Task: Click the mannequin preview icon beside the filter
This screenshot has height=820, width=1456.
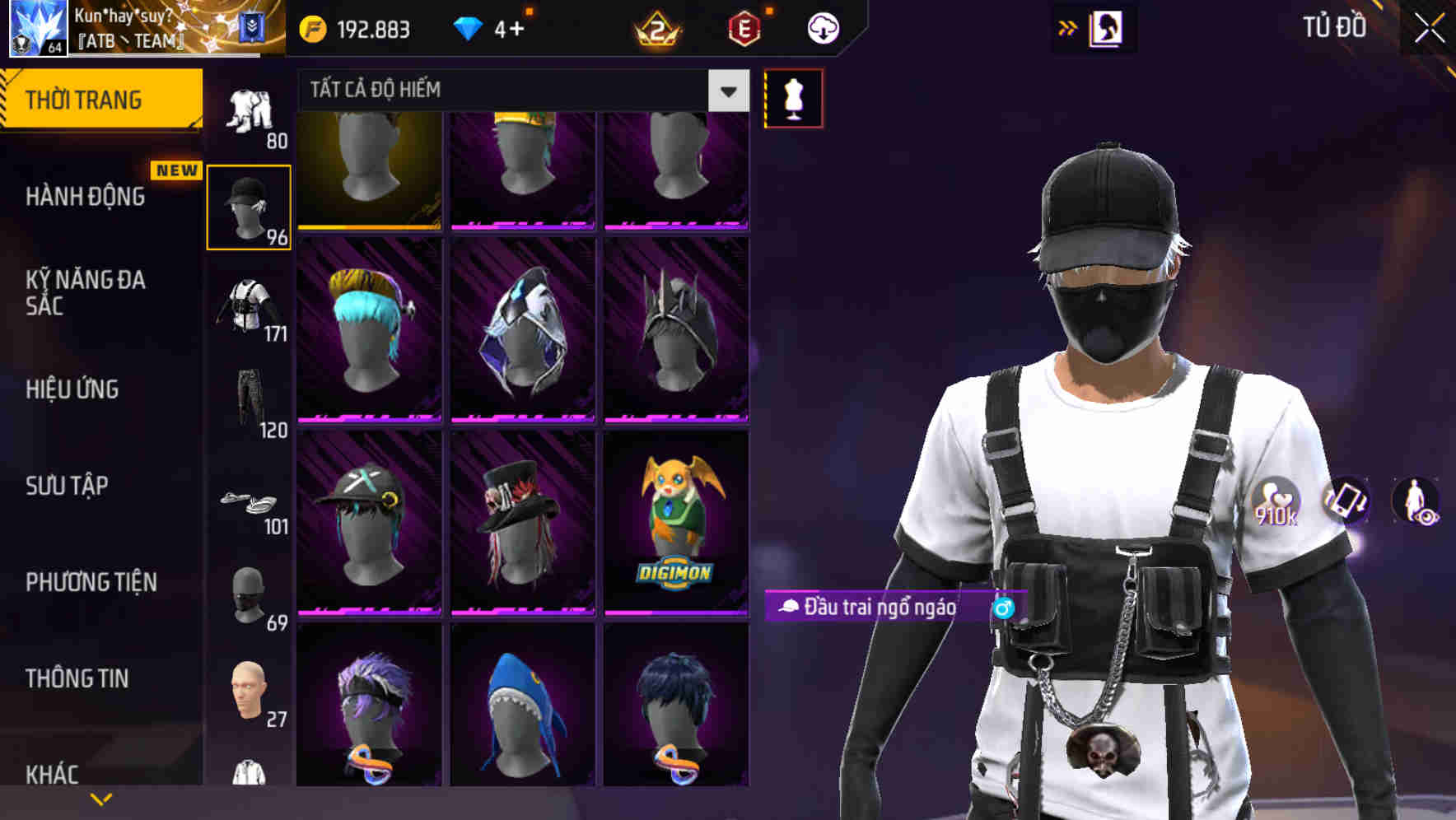Action: pos(793,98)
